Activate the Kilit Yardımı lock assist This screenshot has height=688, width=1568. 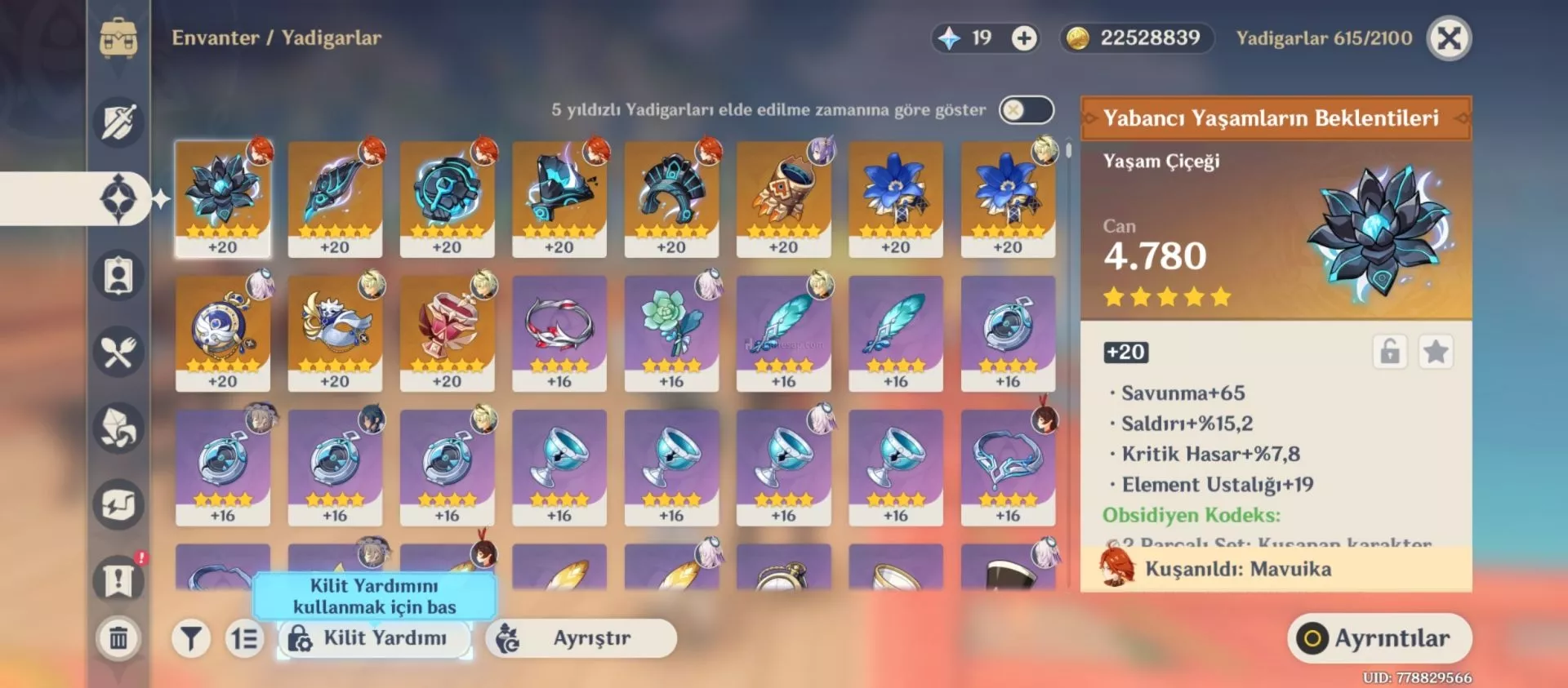point(374,638)
